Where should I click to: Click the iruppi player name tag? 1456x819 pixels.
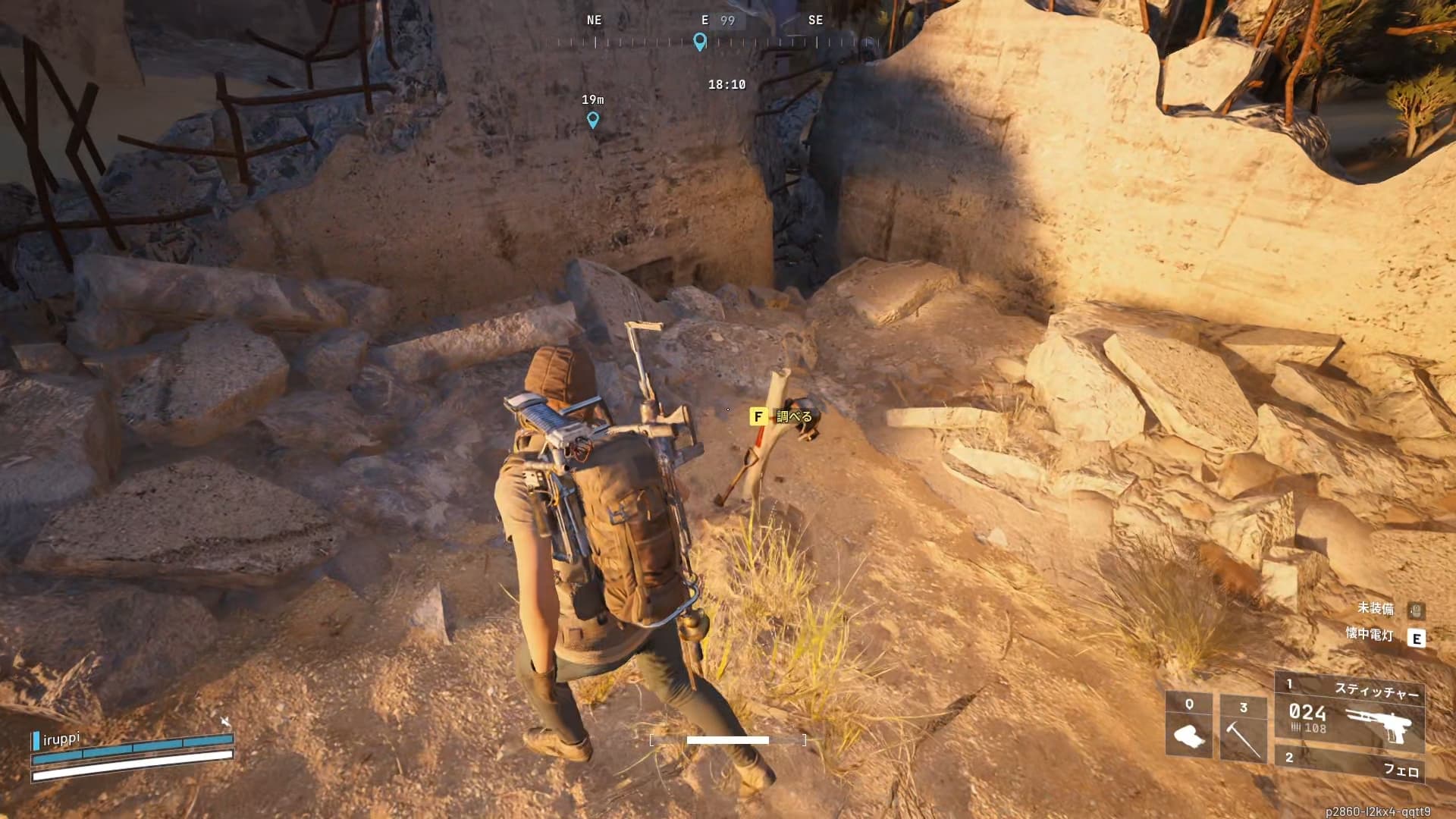click(x=61, y=739)
